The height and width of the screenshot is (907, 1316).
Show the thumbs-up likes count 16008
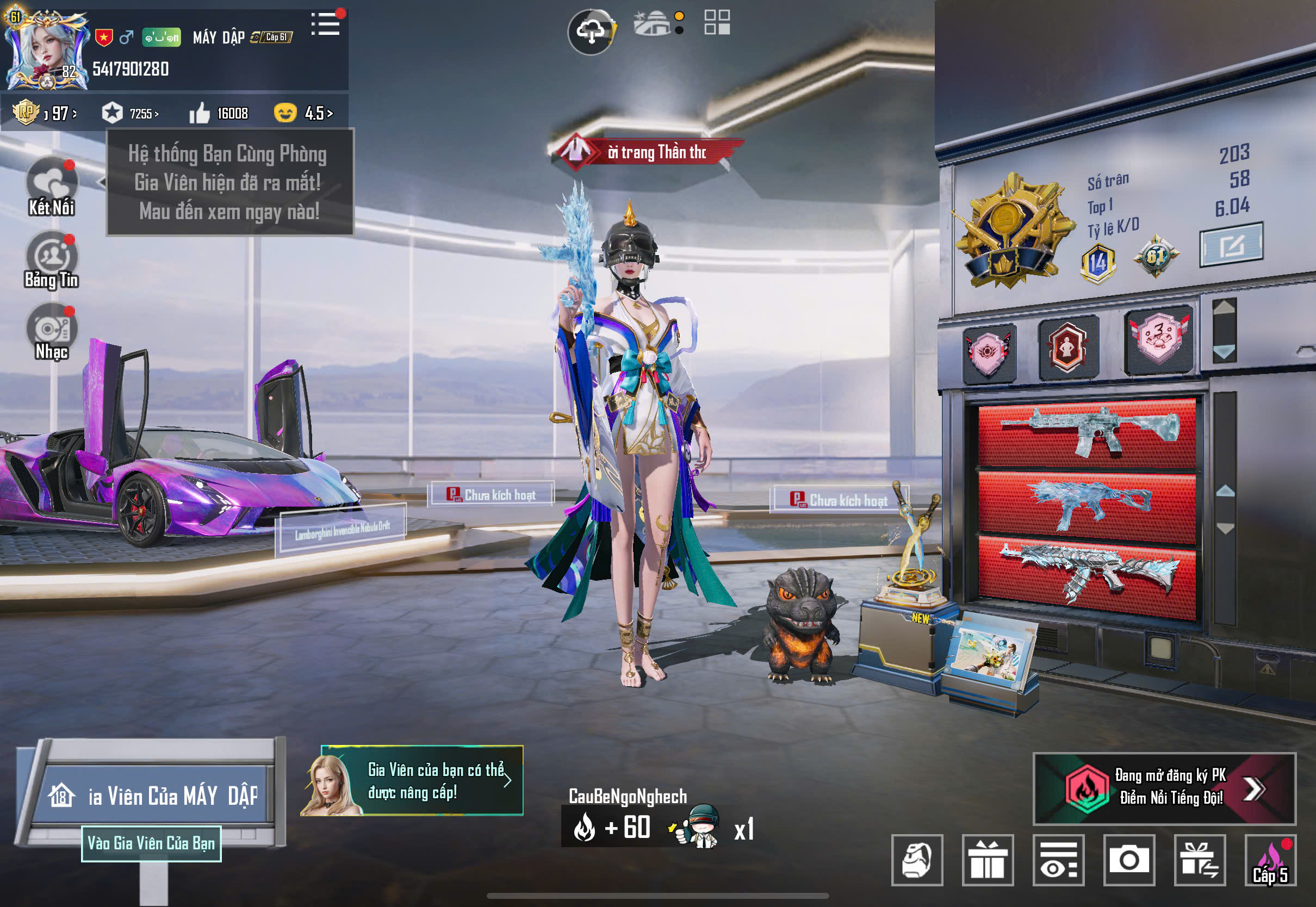point(219,113)
